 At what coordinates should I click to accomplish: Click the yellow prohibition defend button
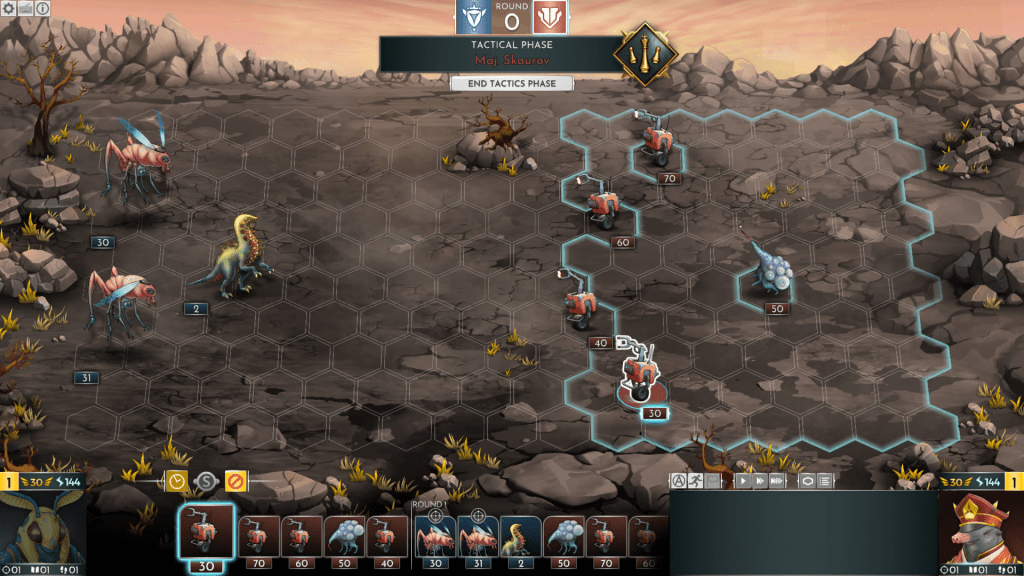(235, 481)
